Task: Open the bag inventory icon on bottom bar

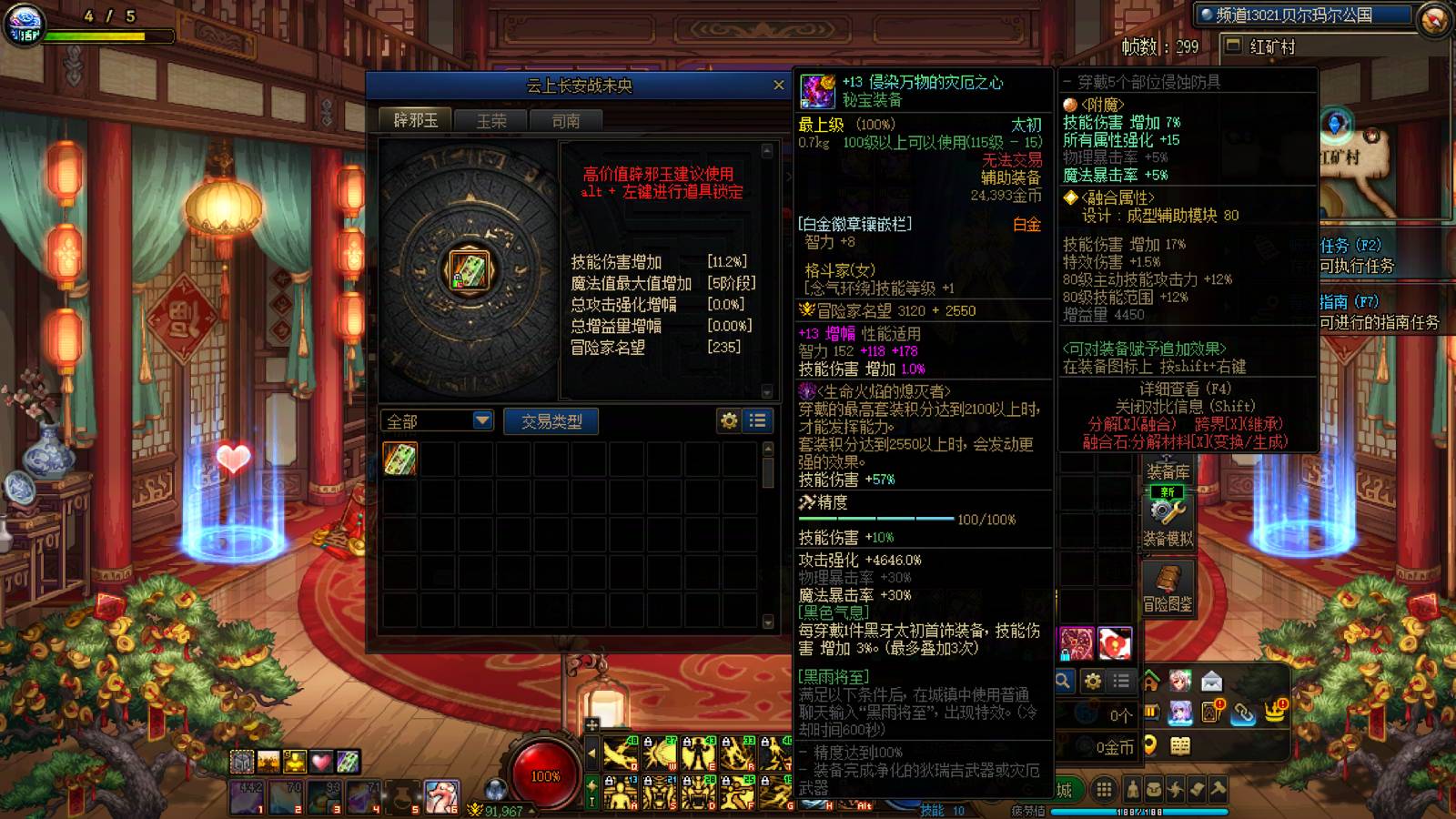Action: pyautogui.click(x=1154, y=789)
